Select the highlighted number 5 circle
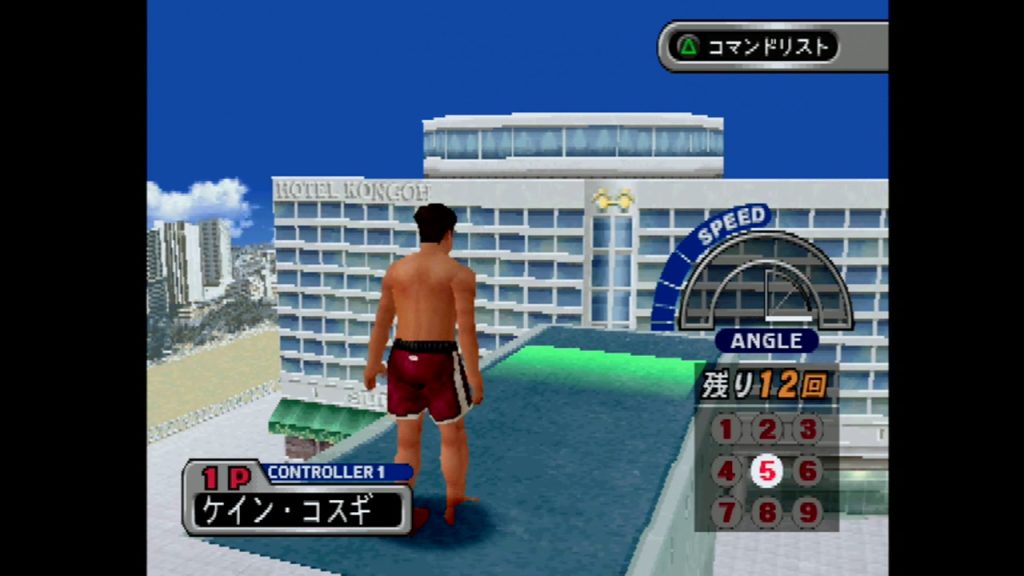The width and height of the screenshot is (1024, 576). [767, 471]
